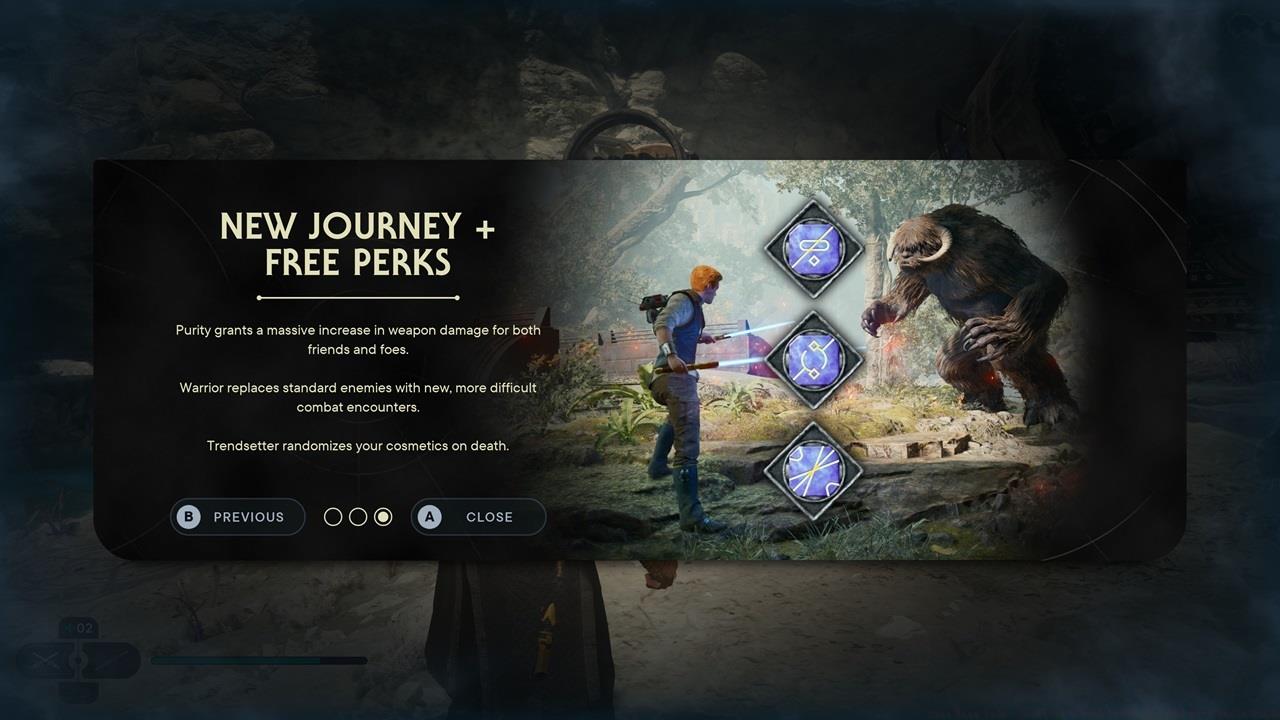Viewport: 1280px width, 720px height.
Task: Click the health bar
Action: (x=258, y=660)
